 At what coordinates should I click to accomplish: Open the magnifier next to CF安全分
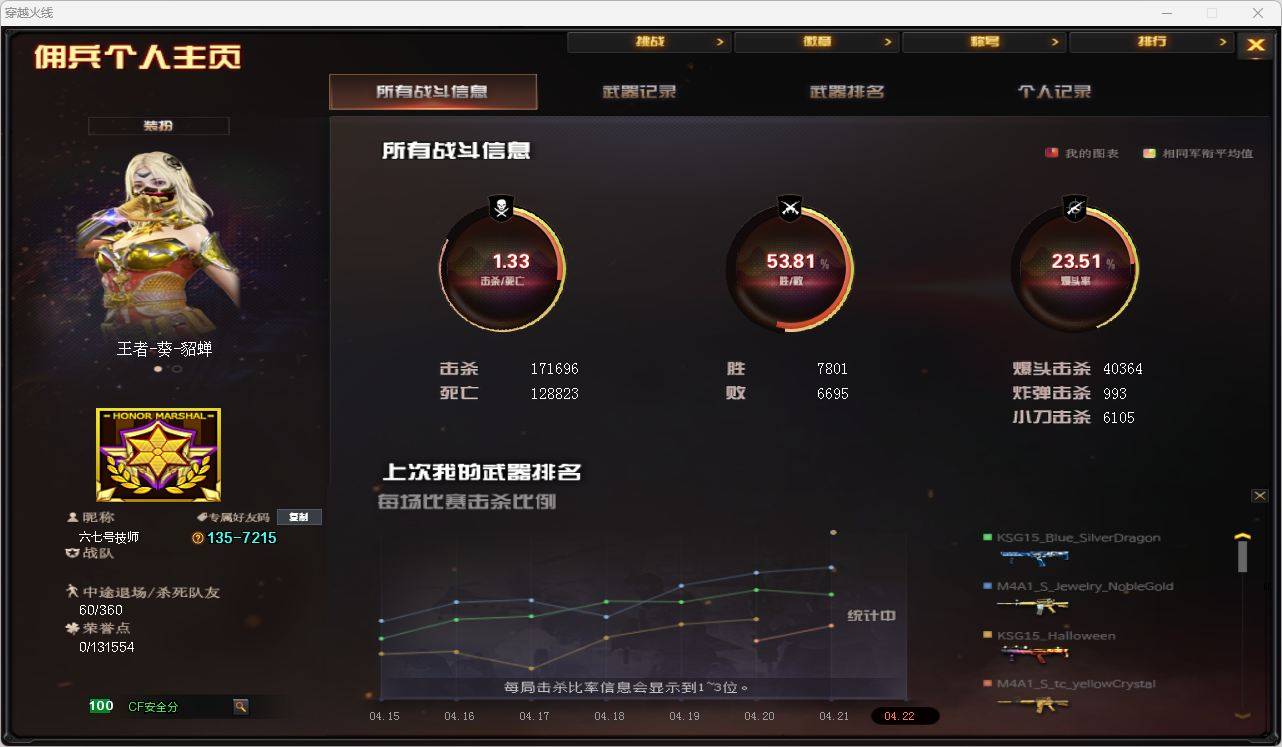pyautogui.click(x=240, y=705)
